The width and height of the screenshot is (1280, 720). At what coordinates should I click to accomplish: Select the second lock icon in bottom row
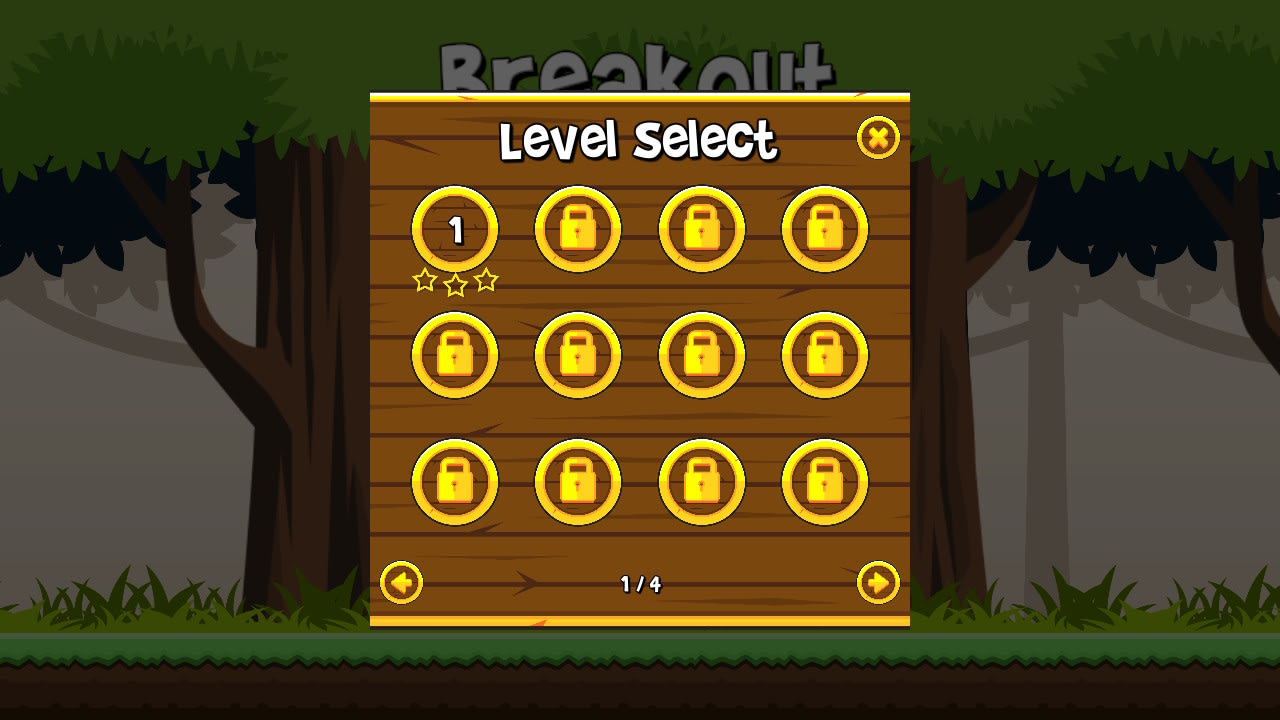[578, 481]
